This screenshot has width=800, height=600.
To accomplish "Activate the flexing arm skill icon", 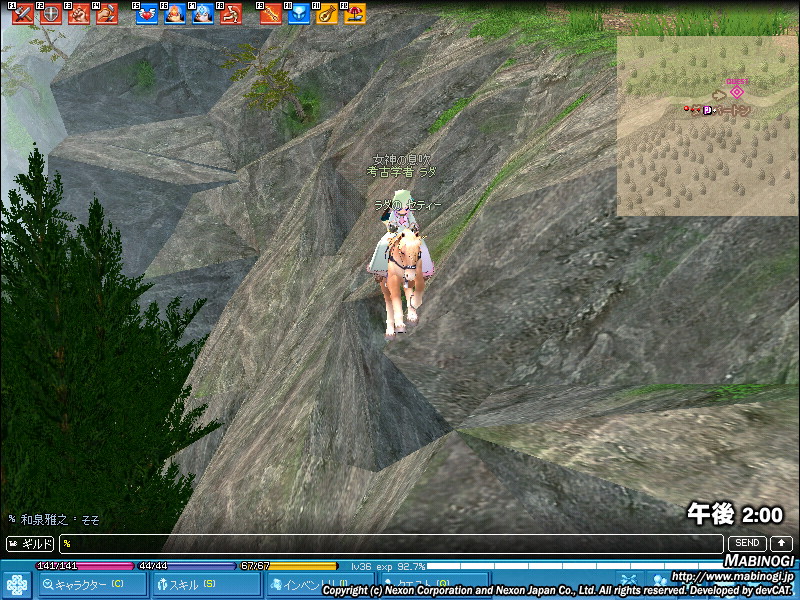I will pos(230,14).
